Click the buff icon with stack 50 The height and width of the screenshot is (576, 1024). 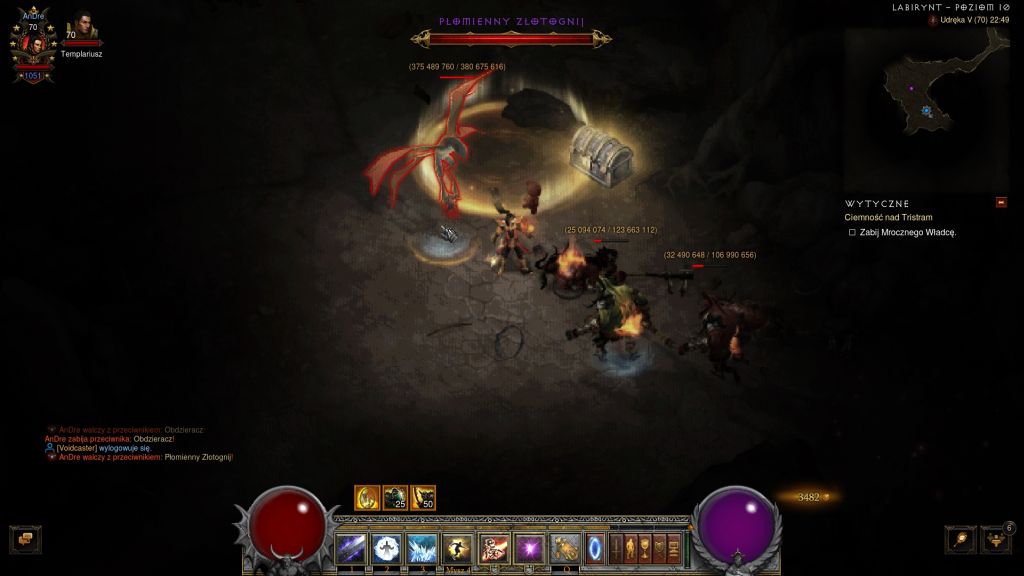[423, 497]
